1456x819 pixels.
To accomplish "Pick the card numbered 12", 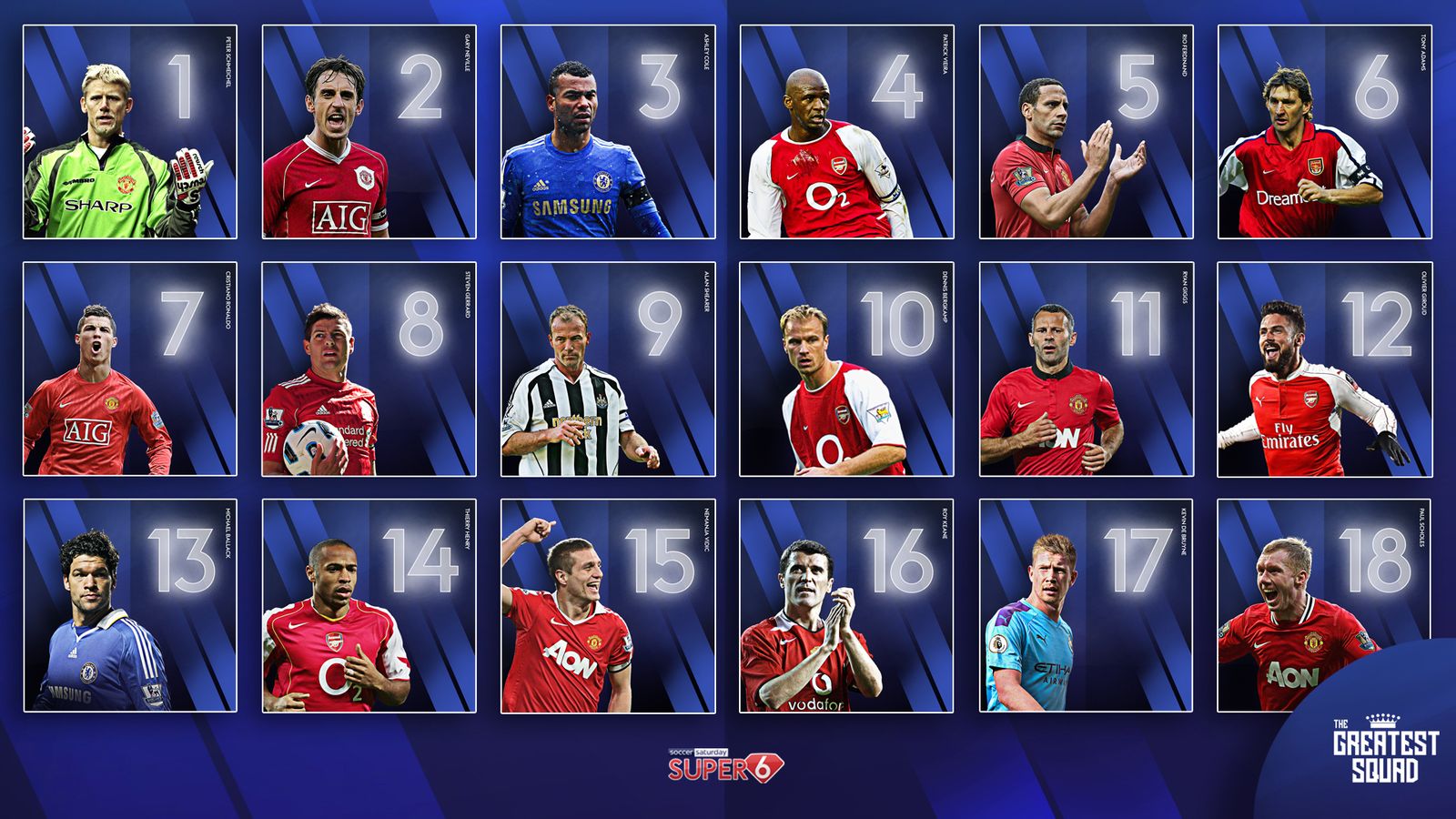I will 1324,369.
